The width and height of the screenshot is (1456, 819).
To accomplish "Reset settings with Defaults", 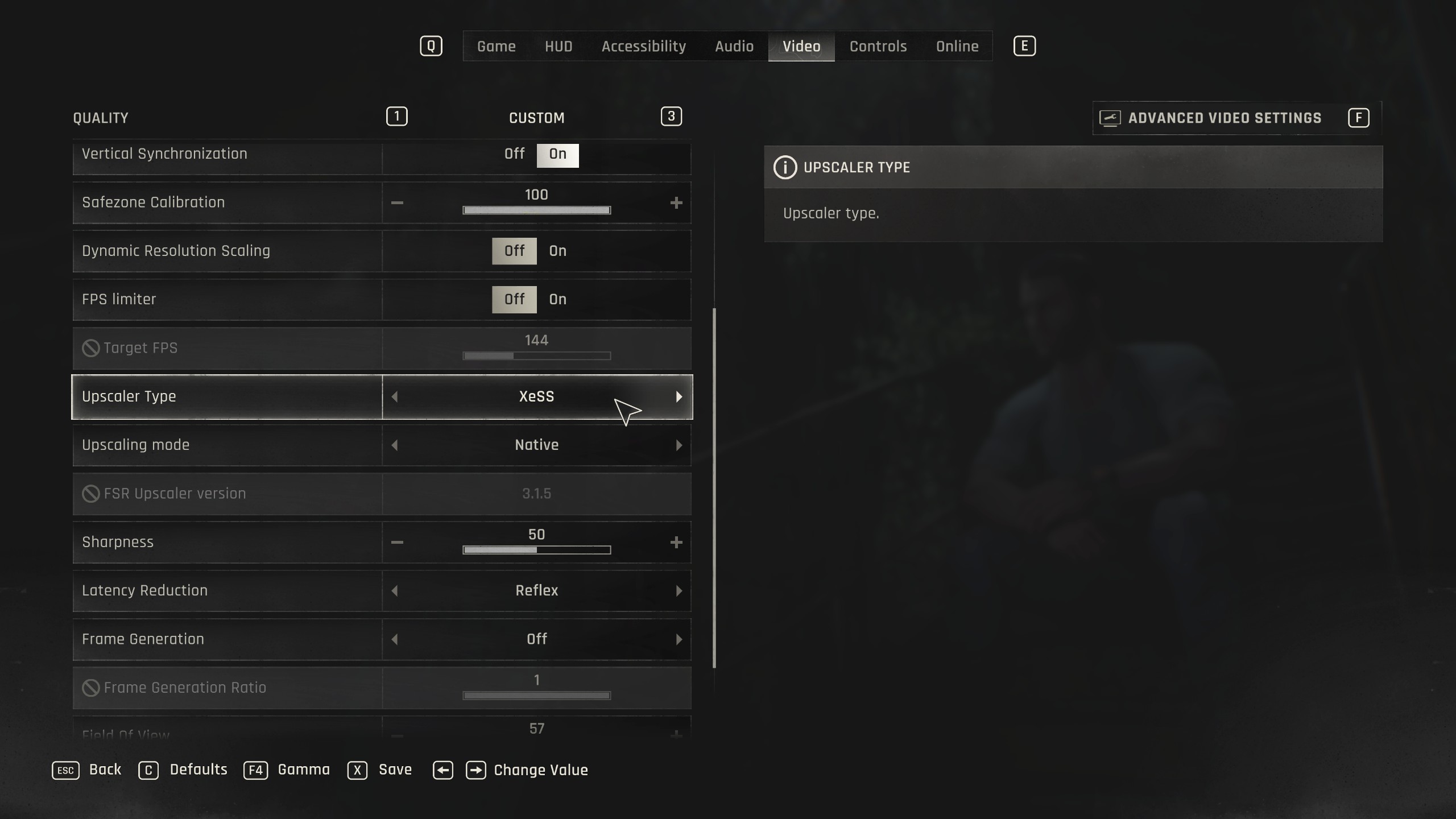I will pos(198,770).
